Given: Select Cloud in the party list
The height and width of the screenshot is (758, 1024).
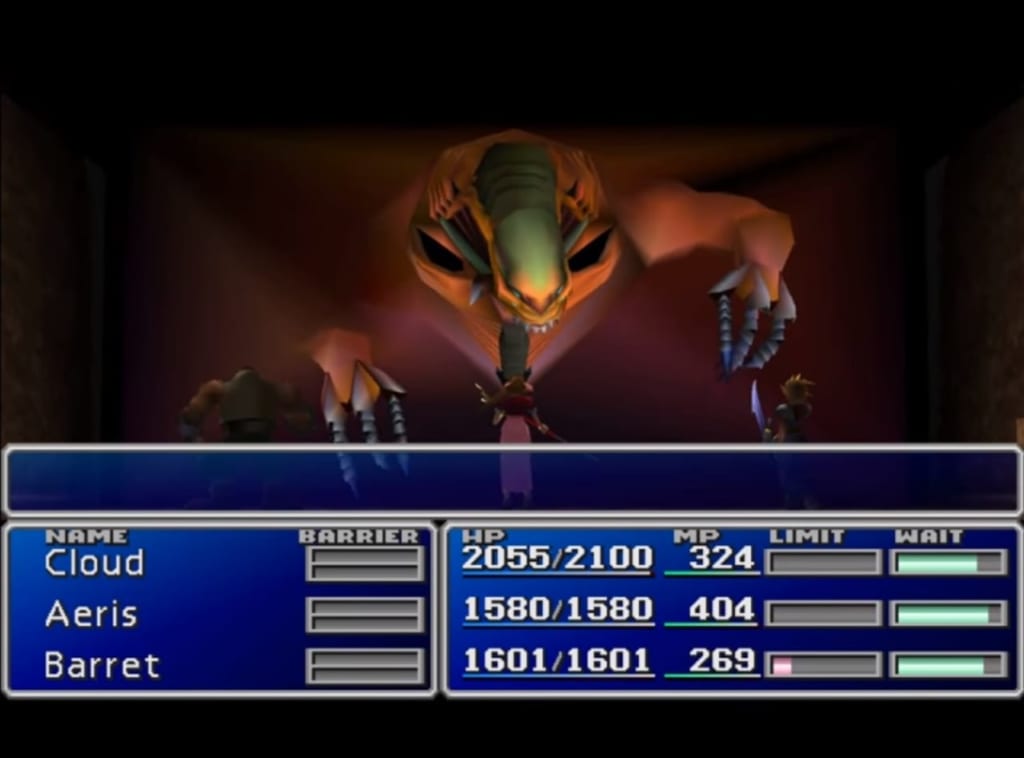Looking at the screenshot, I should pyautogui.click(x=94, y=563).
